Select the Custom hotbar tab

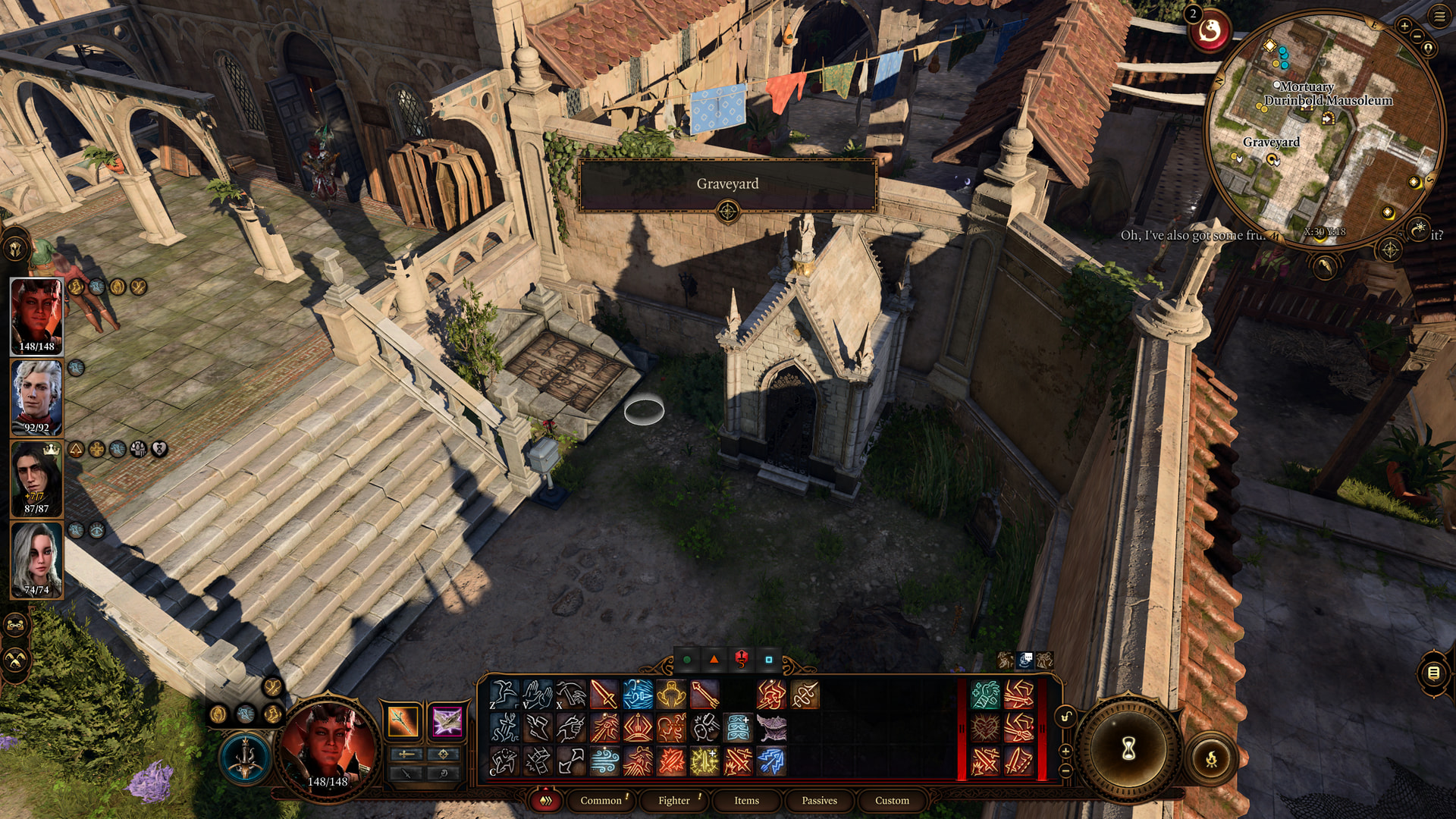click(892, 800)
